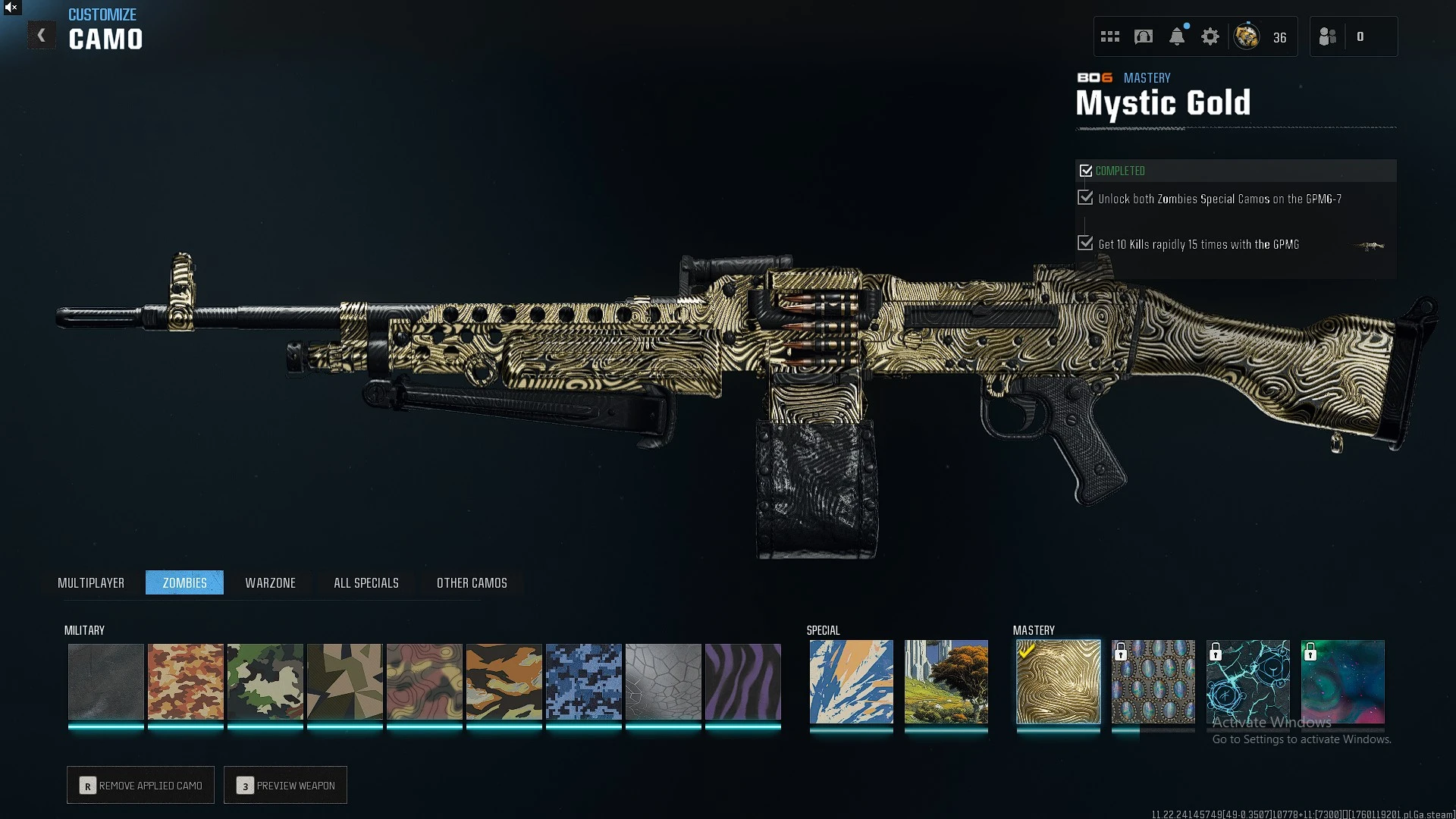The image size is (1456, 819).
Task: Pick the blue digital military camo
Action: coord(584,681)
